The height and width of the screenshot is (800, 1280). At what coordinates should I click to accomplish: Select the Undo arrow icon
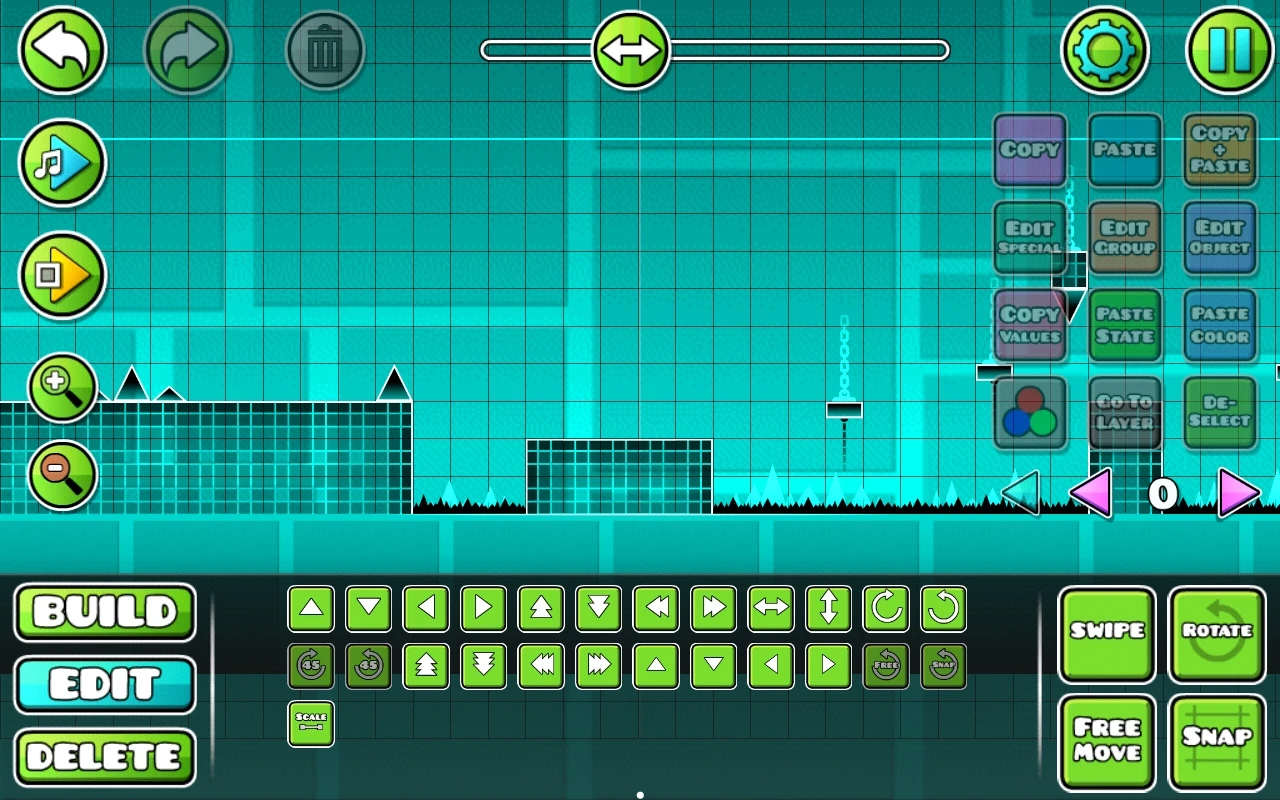[62, 50]
